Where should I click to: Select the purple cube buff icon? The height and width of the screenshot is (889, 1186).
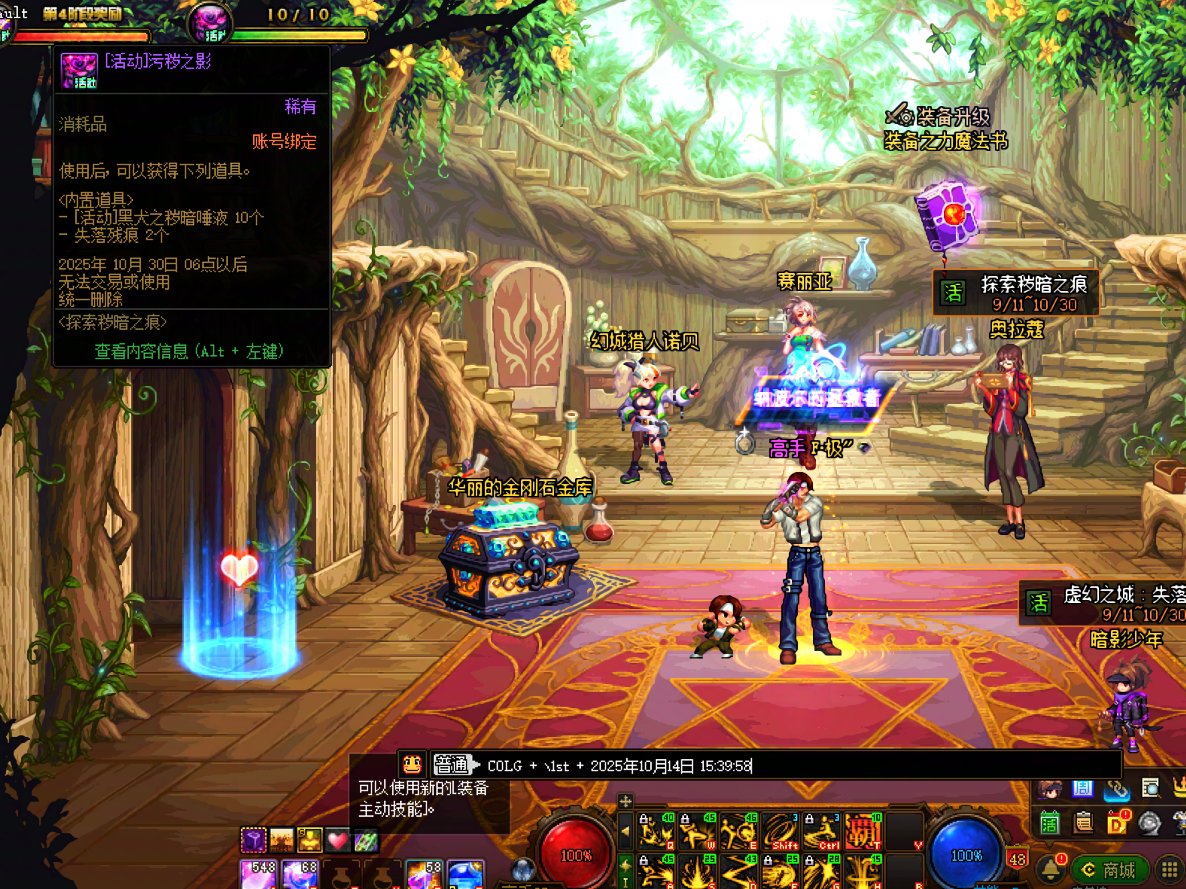(x=254, y=841)
